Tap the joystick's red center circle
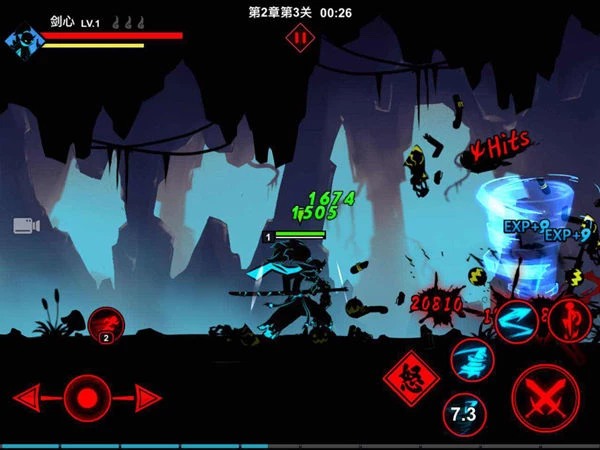 coord(87,397)
